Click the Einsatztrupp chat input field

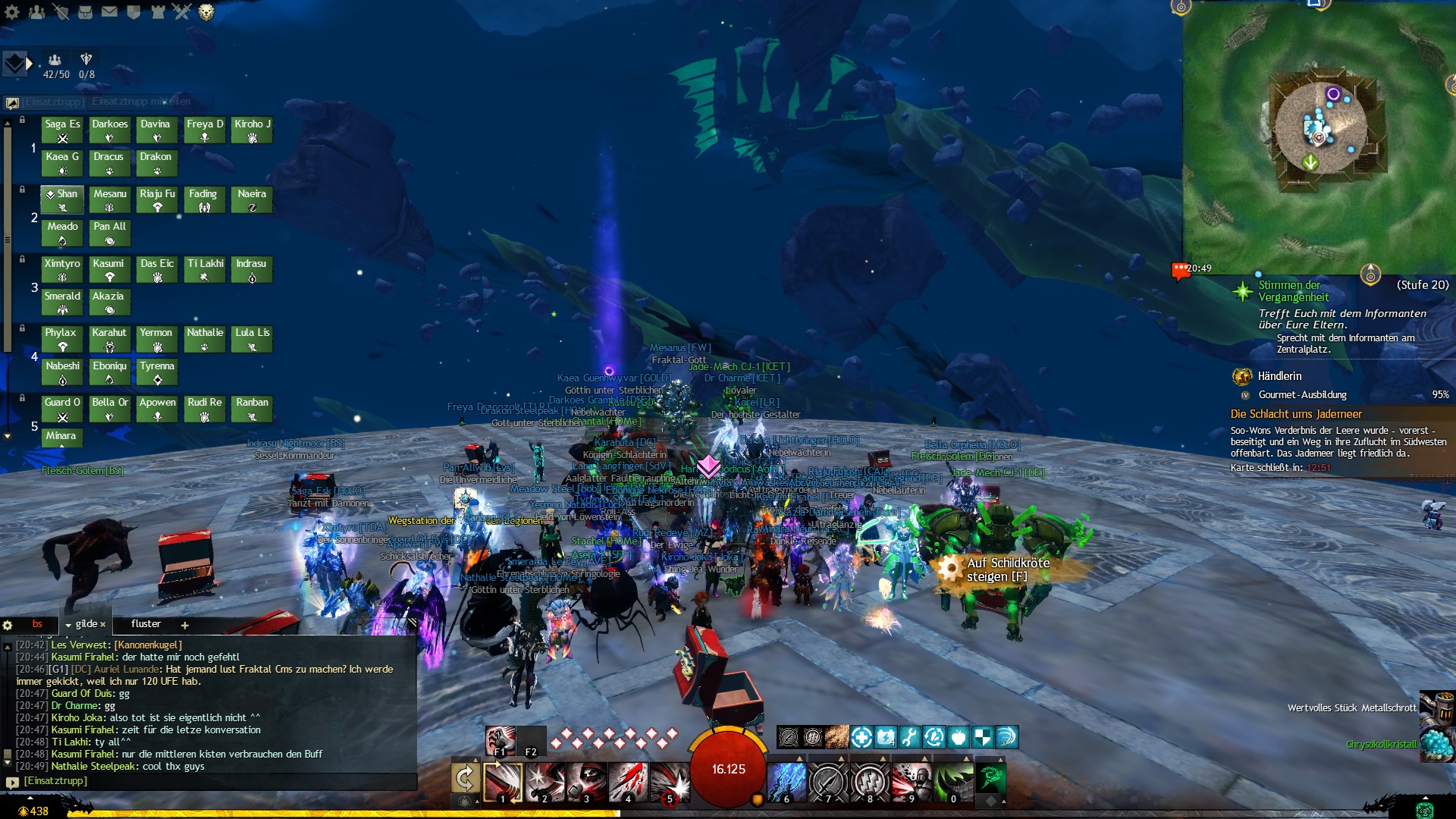tap(212, 781)
